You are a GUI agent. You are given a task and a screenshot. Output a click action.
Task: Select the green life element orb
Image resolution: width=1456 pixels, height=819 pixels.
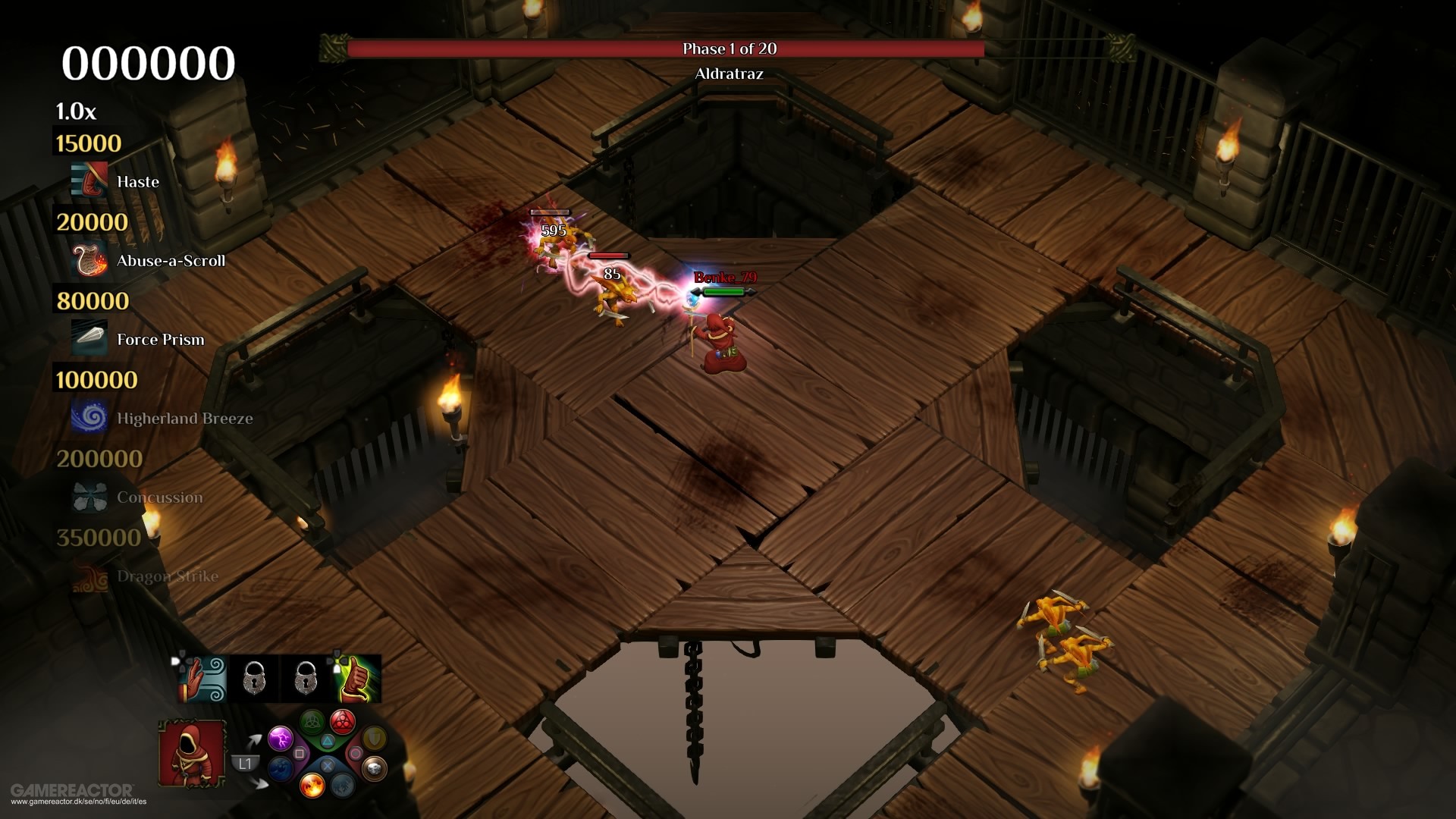pos(312,721)
